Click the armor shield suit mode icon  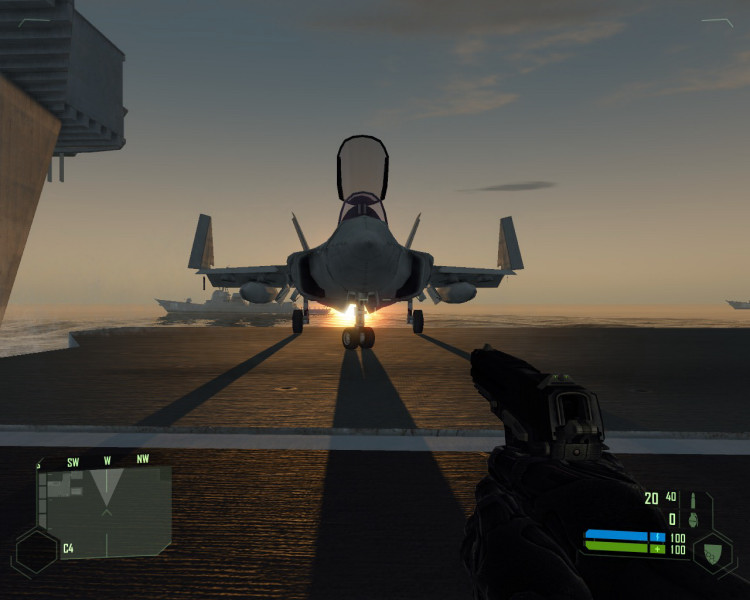tap(711, 553)
